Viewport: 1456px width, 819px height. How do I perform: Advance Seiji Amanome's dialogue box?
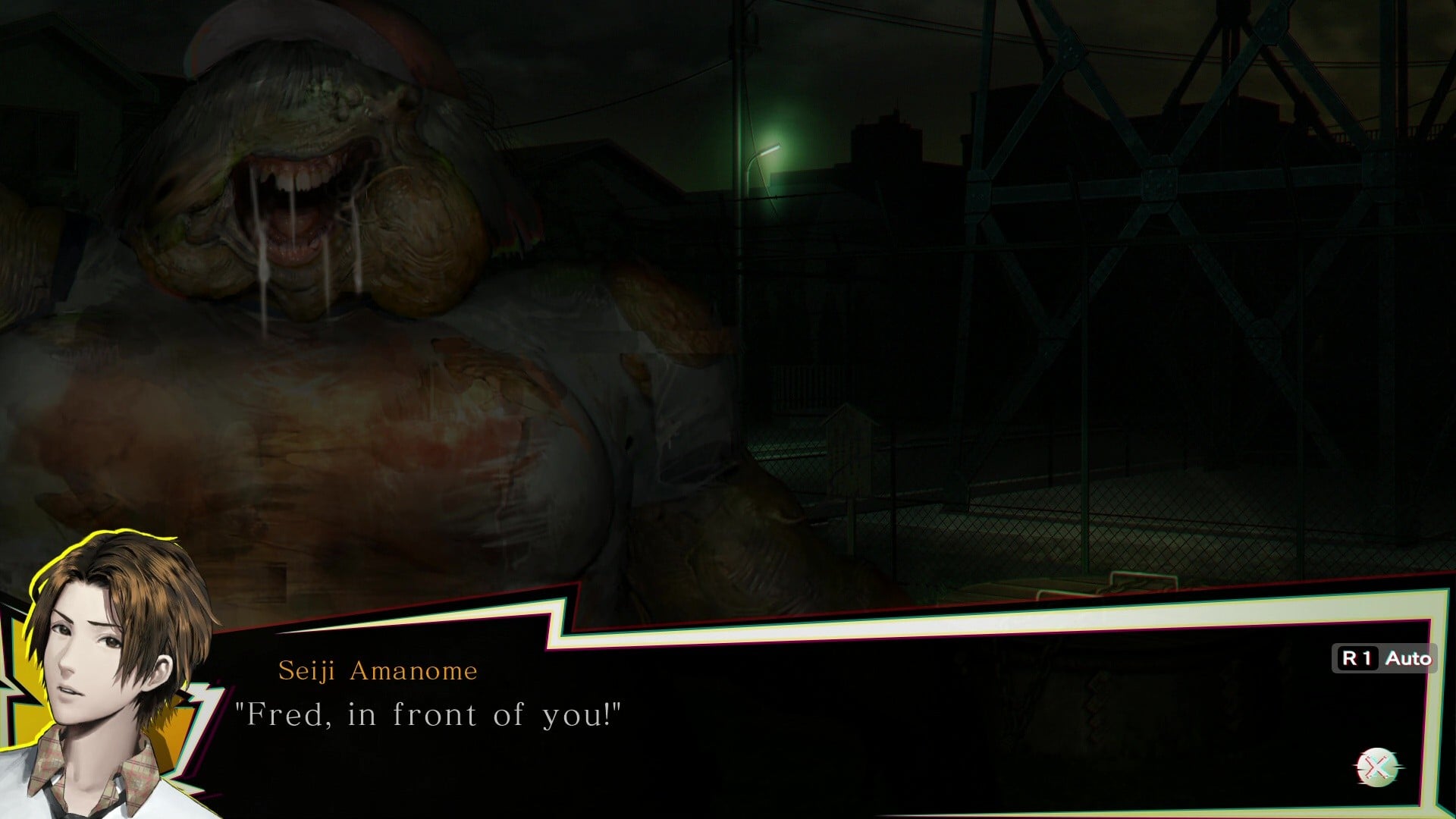[x=1378, y=767]
